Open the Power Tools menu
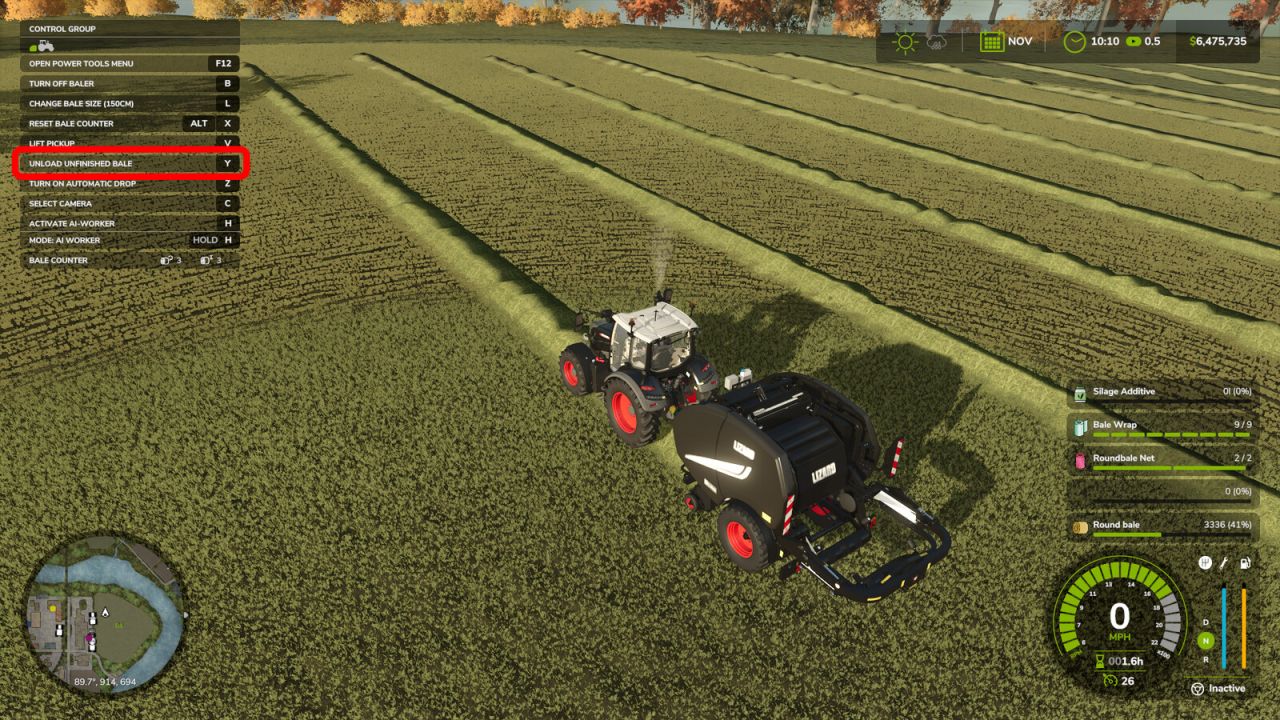Image resolution: width=1280 pixels, height=720 pixels. click(x=128, y=63)
